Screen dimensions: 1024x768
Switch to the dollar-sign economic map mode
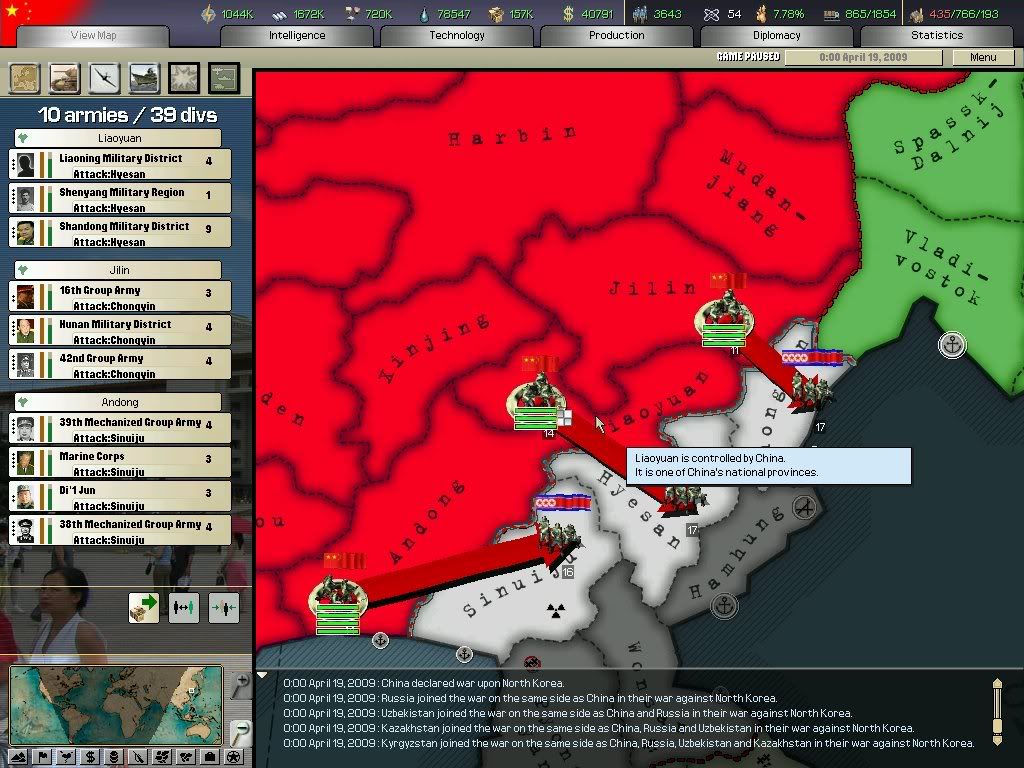point(90,757)
